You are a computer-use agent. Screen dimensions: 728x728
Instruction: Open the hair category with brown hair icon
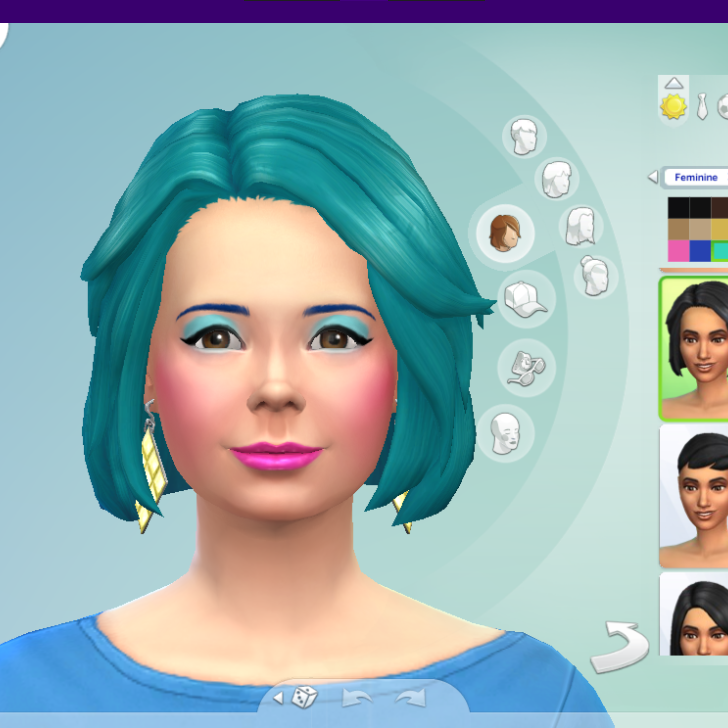503,232
